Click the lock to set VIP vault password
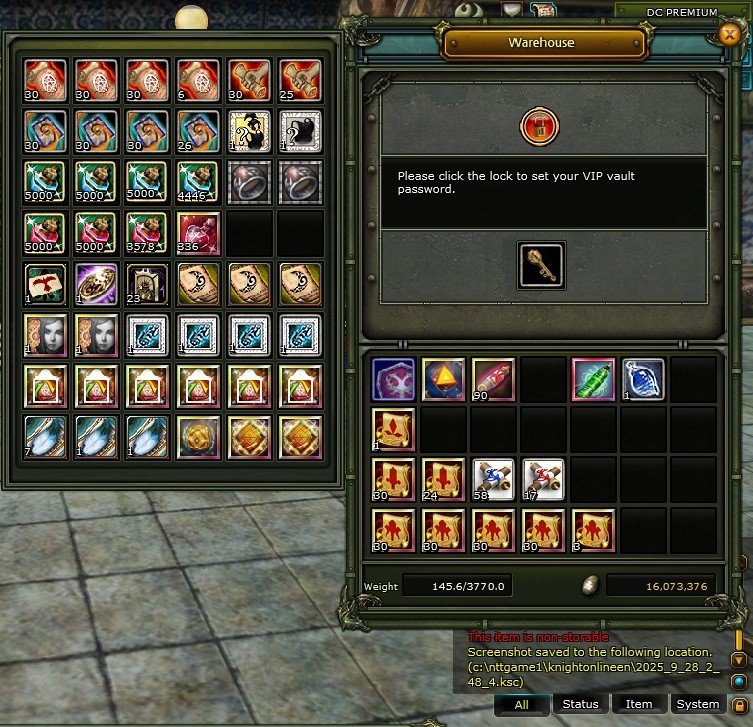This screenshot has height=727, width=753. [x=540, y=127]
